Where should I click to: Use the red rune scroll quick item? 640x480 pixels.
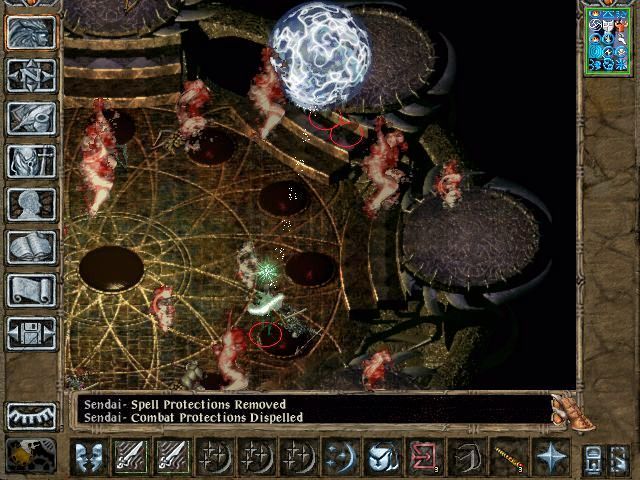tap(423, 457)
